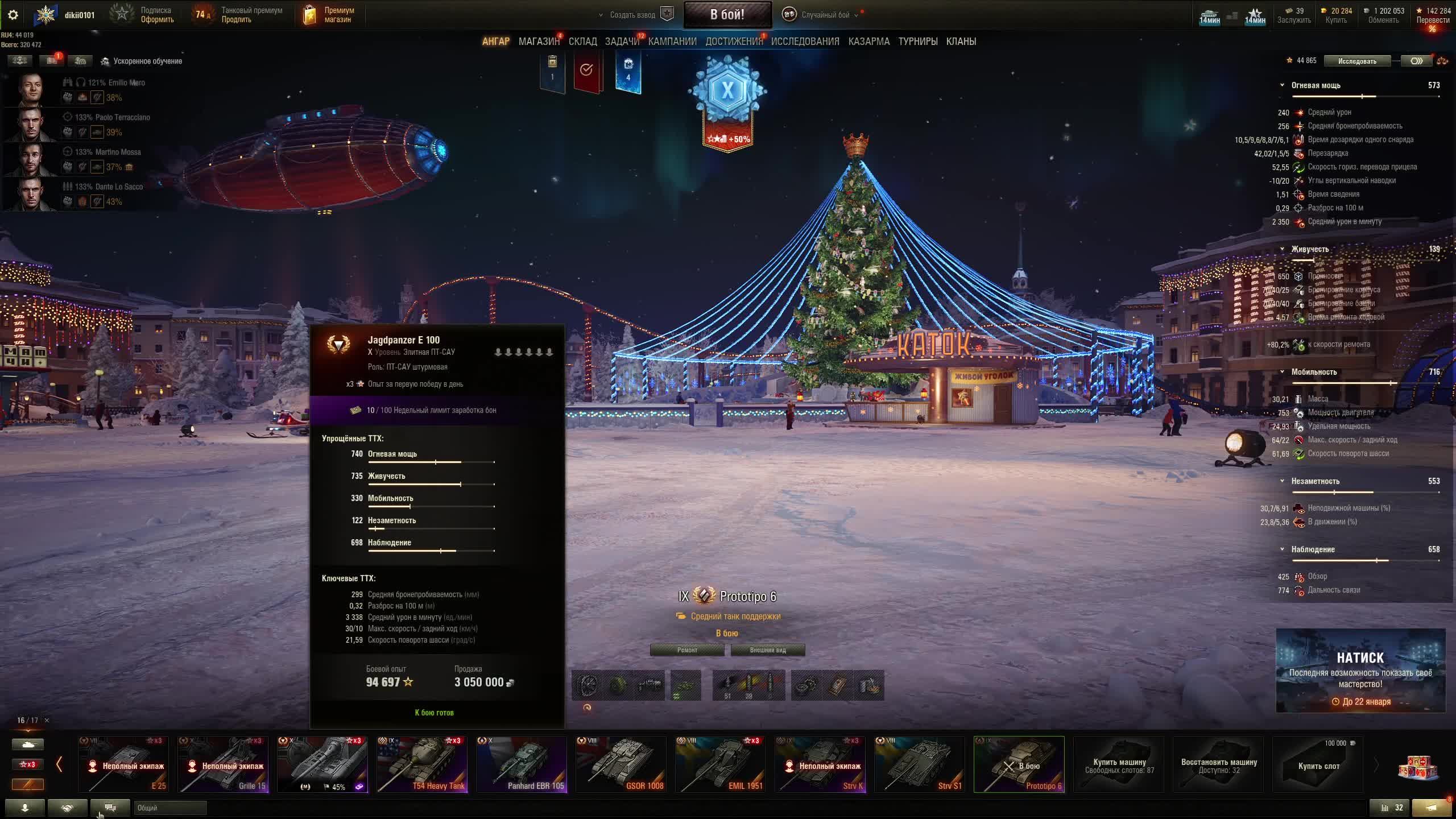Show the Казарма tab
The image size is (1456, 819).
coord(868,42)
